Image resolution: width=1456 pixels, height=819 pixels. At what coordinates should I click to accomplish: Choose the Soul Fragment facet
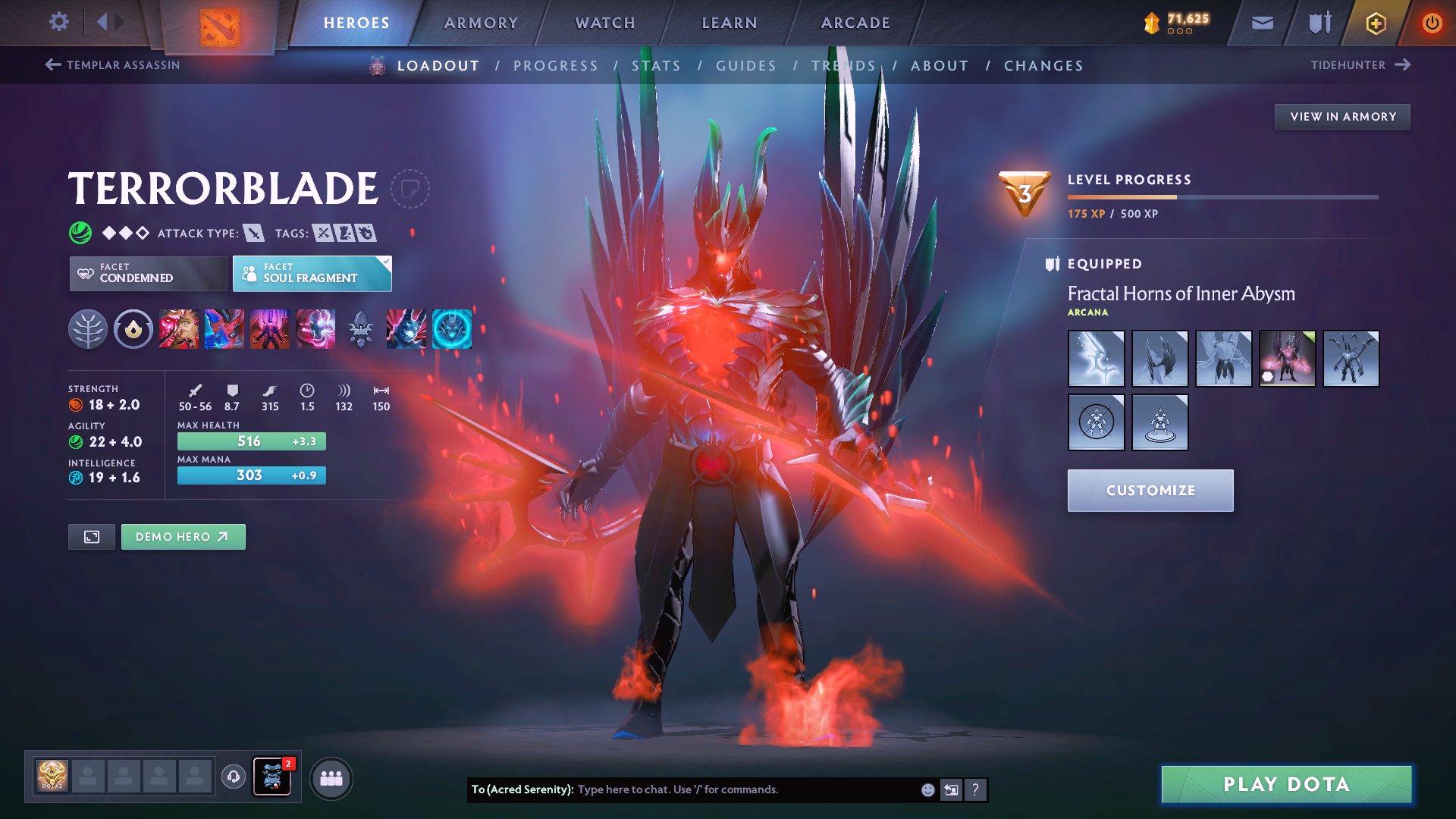[312, 273]
